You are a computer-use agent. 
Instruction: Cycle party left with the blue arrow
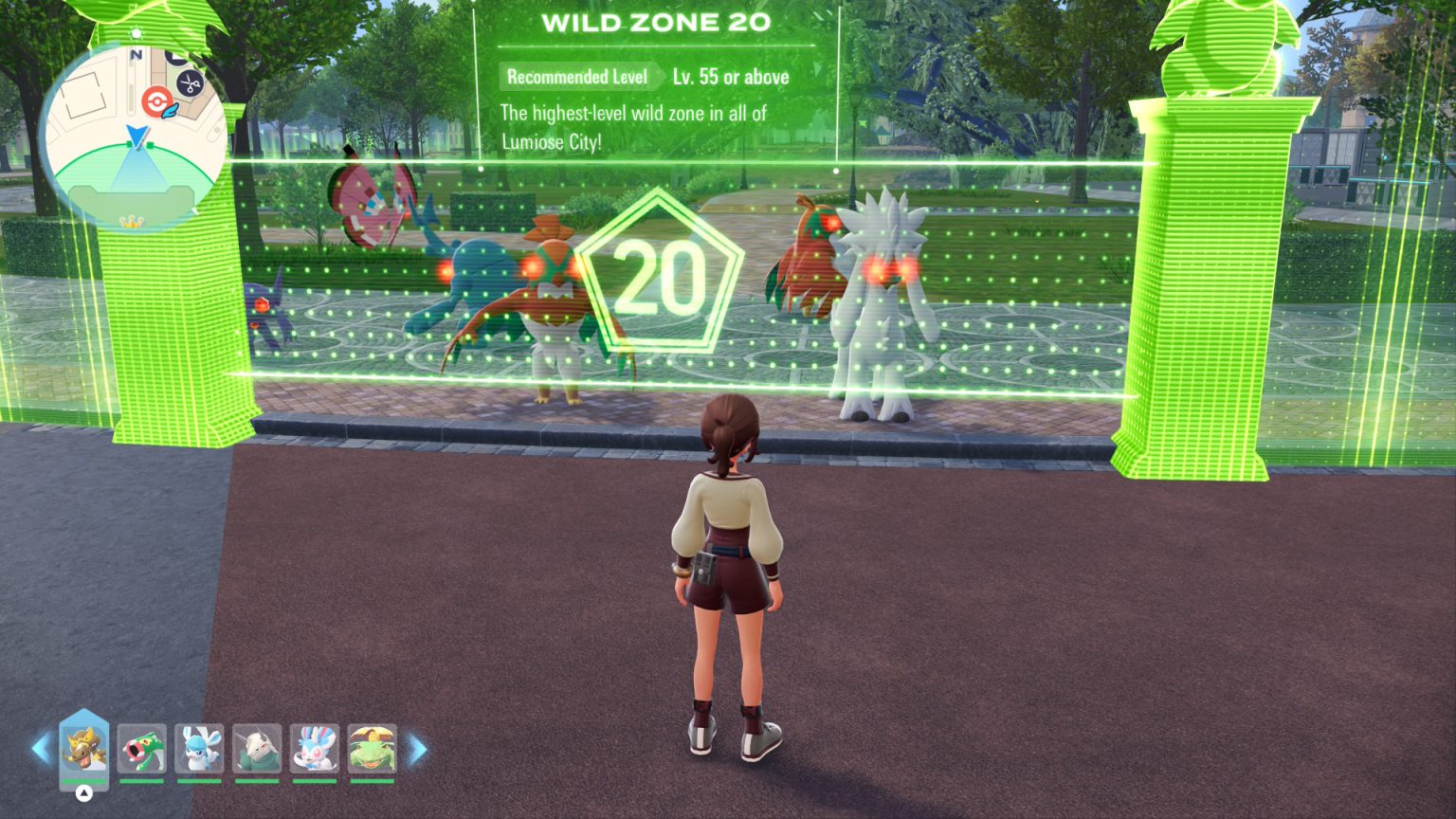click(40, 749)
